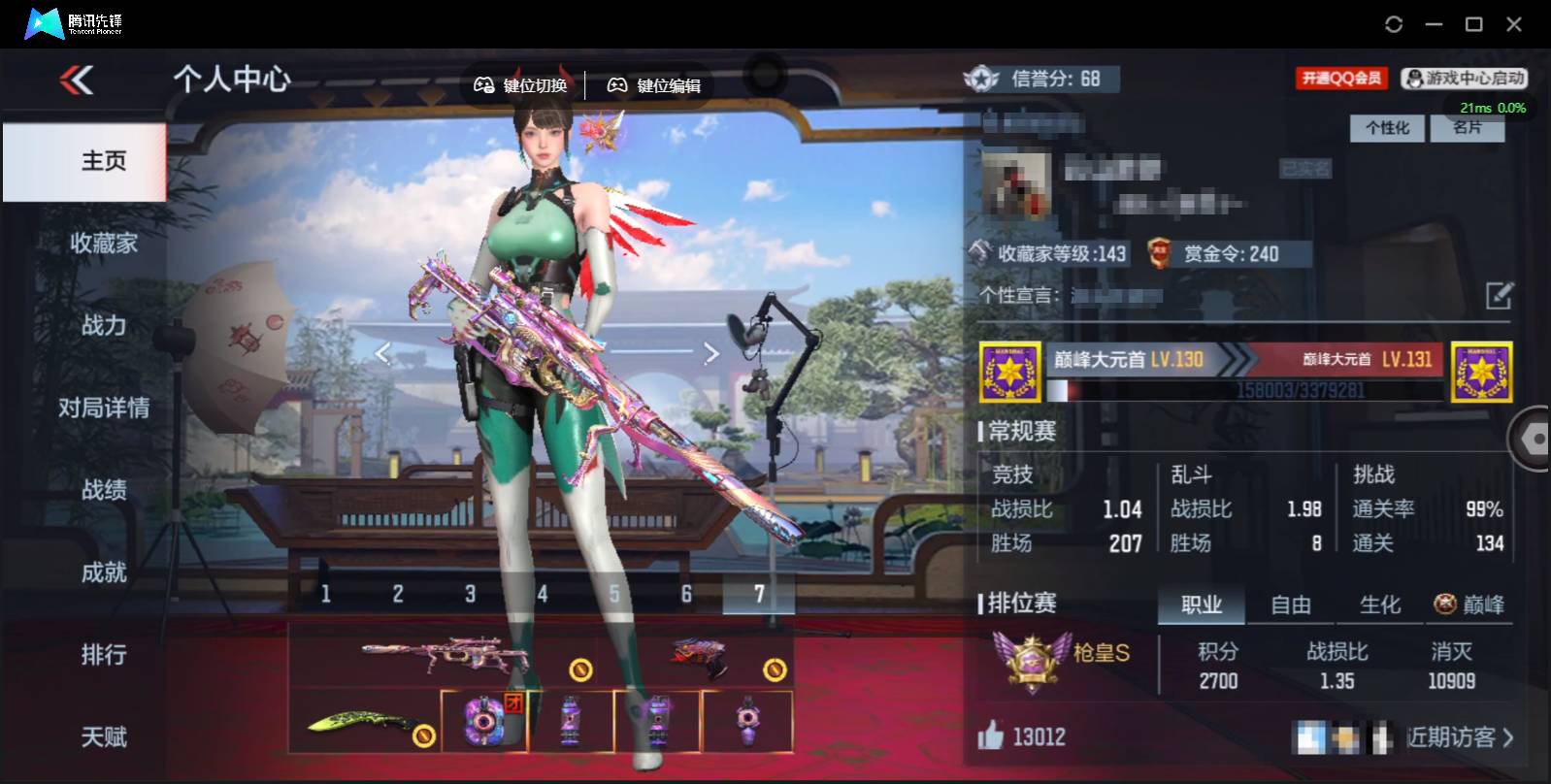Switch to the 生化 ranked tab
This screenshot has width=1551, height=784.
[1379, 604]
